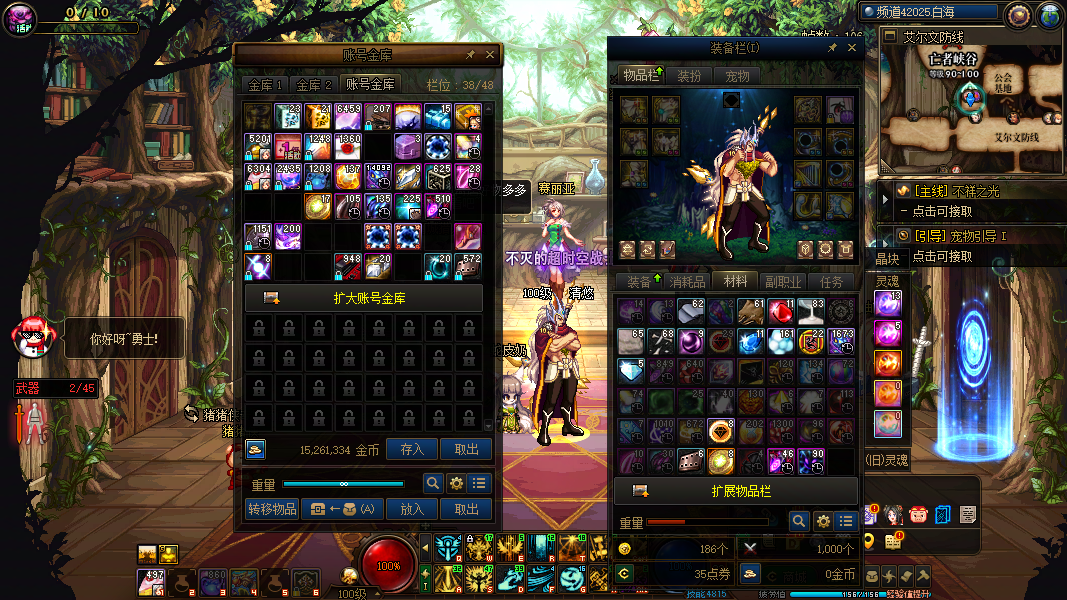The height and width of the screenshot is (600, 1067).
Task: Switch to the 任务 quest items tab
Action: click(x=831, y=281)
